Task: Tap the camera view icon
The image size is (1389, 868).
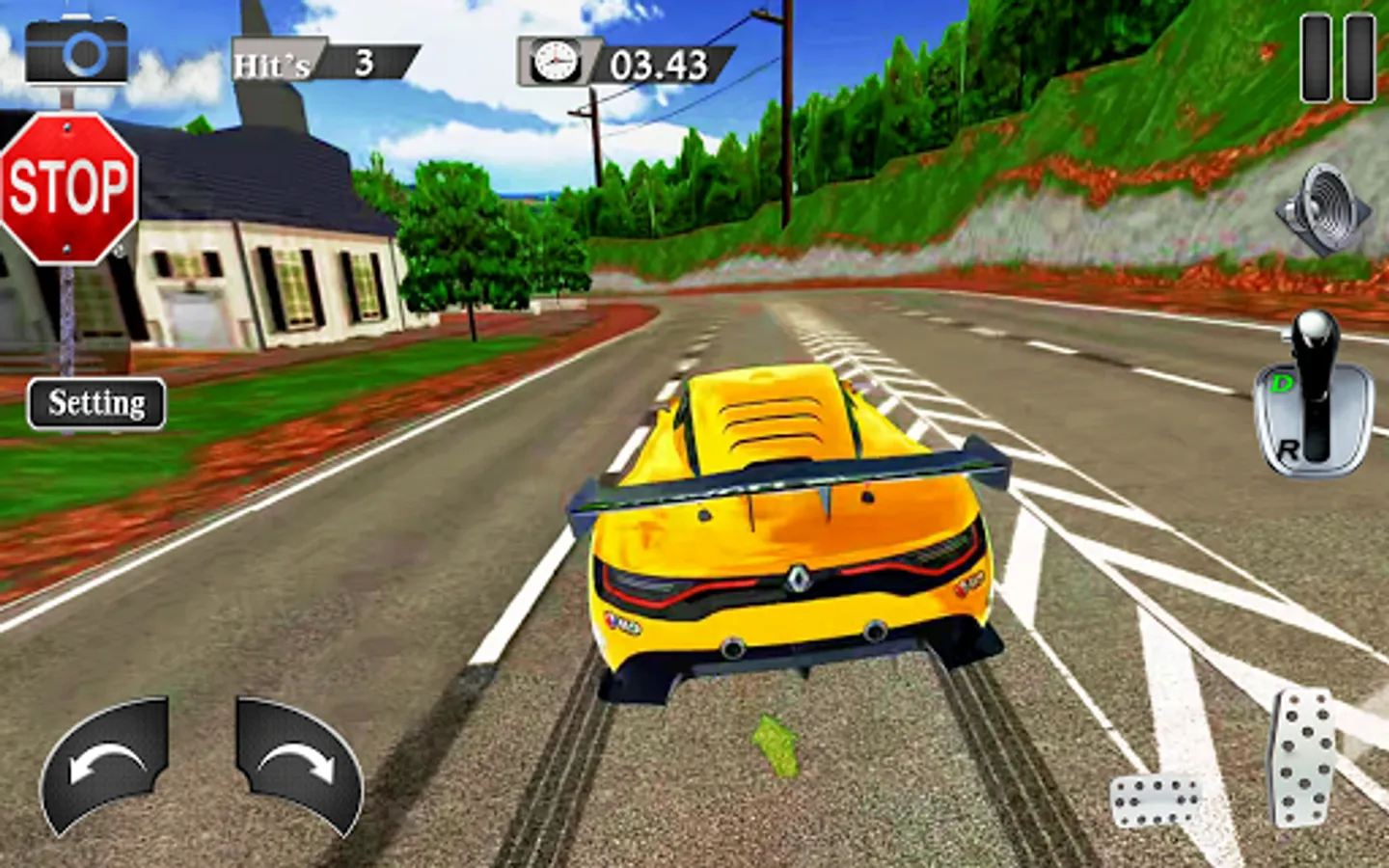Action: pos(76,50)
